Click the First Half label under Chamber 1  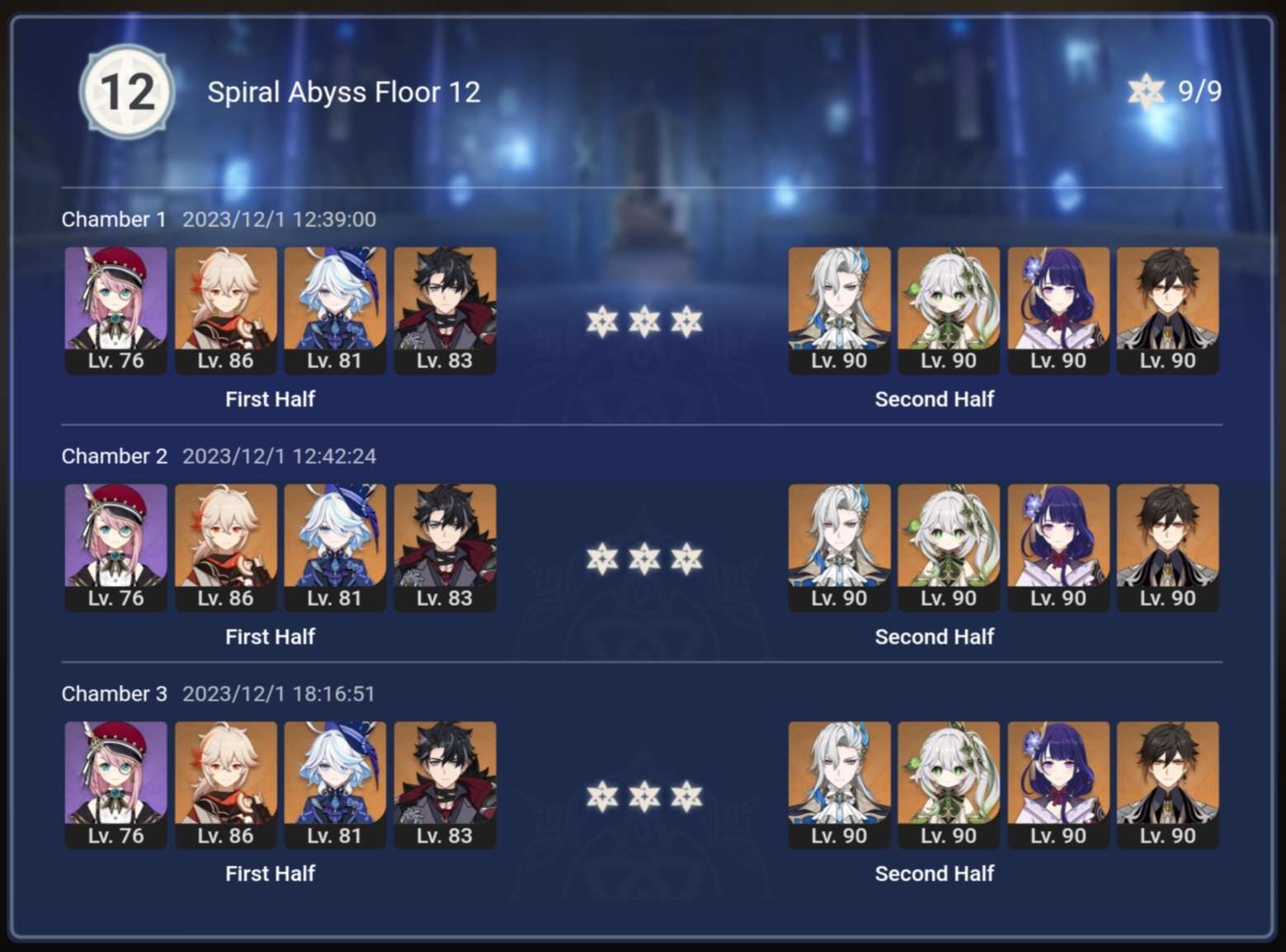270,399
